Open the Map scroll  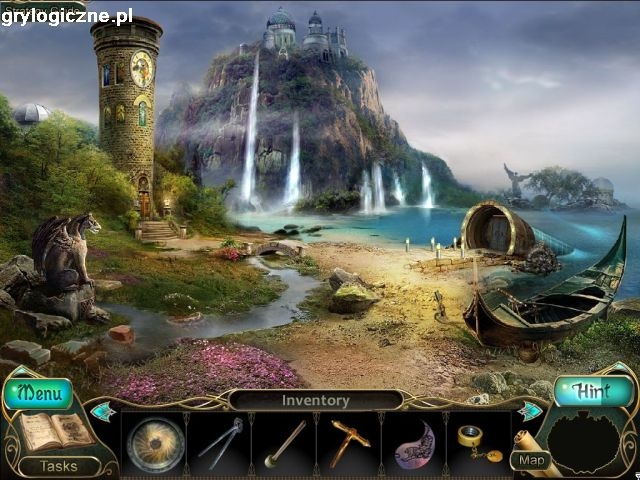pos(531,459)
